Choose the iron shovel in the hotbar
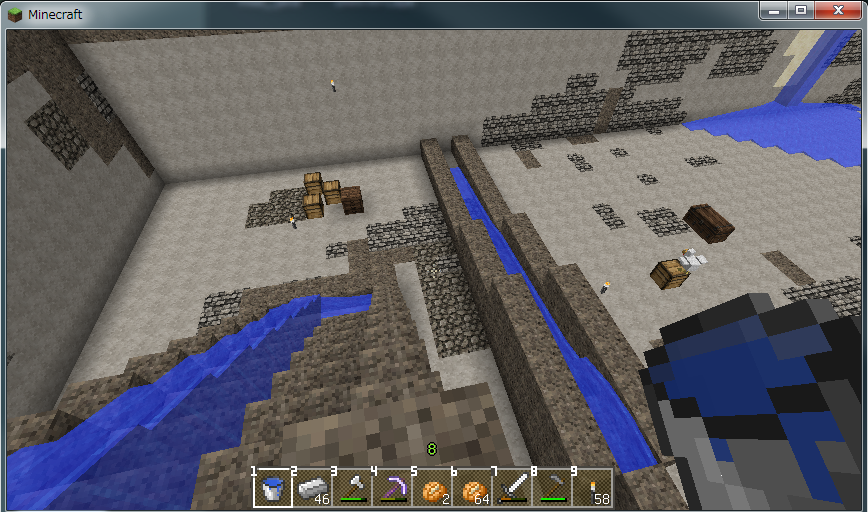 coord(352,488)
